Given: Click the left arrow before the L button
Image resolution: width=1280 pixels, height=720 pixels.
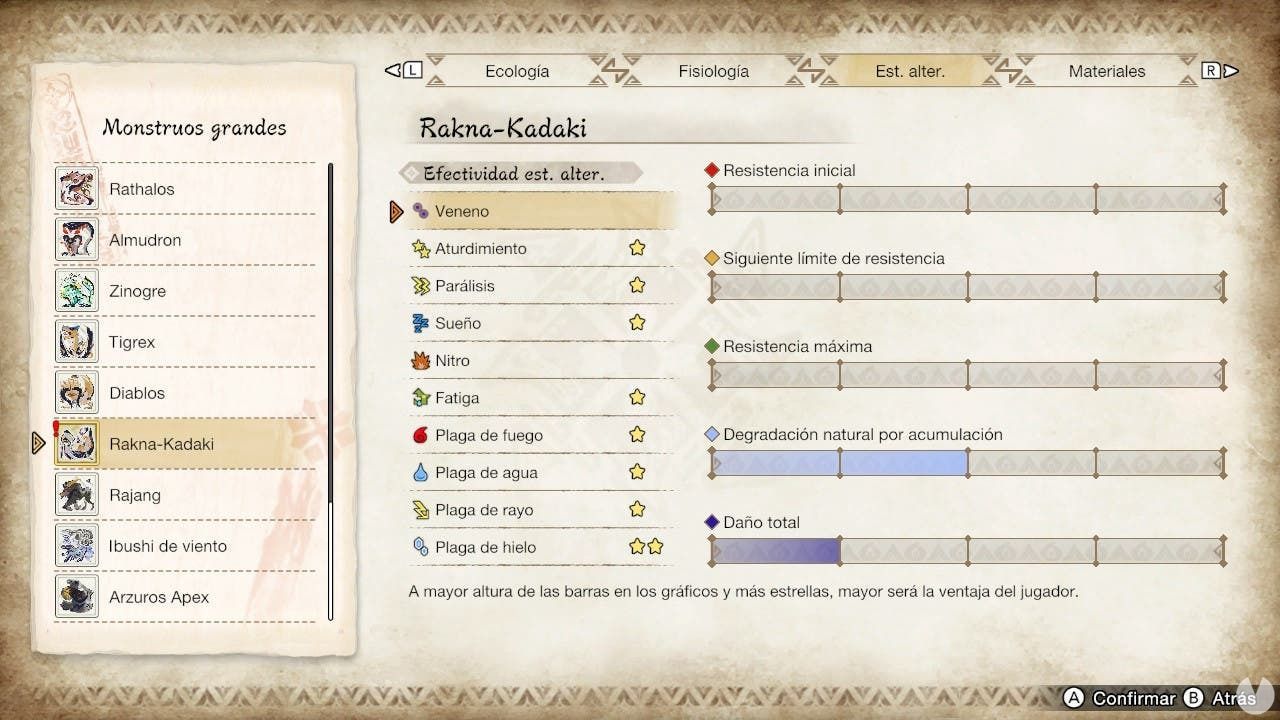Looking at the screenshot, I should click(x=392, y=70).
